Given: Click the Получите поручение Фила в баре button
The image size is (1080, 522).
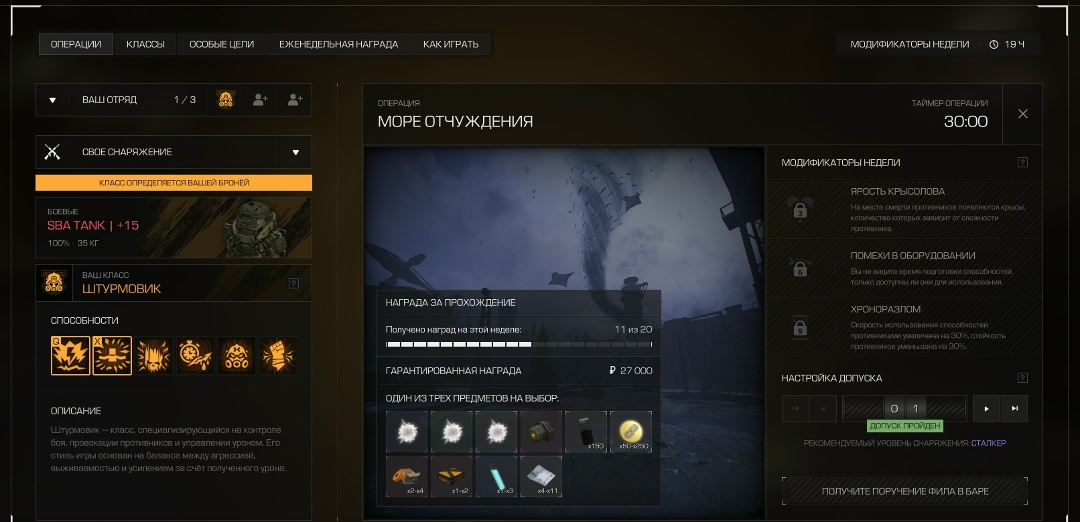Looking at the screenshot, I should pyautogui.click(x=904, y=491).
